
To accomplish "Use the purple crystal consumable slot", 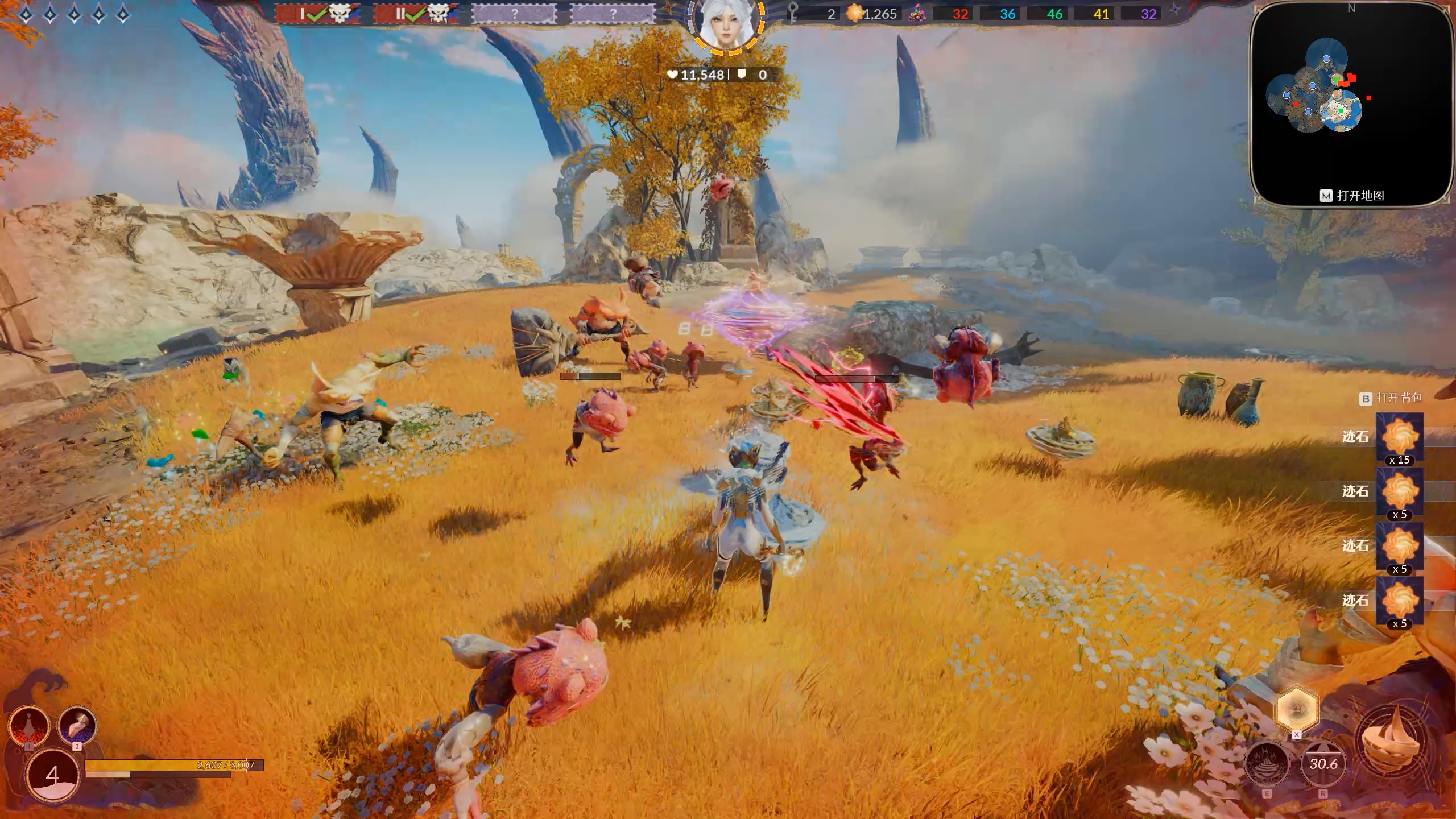I will (x=77, y=725).
